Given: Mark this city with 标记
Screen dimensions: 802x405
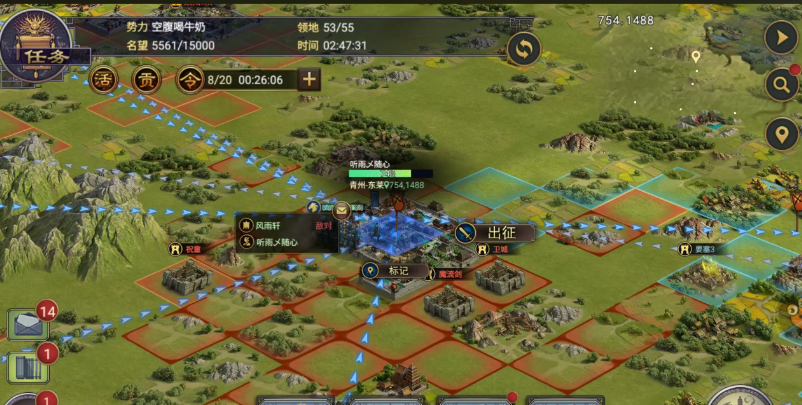Looking at the screenshot, I should tap(388, 270).
